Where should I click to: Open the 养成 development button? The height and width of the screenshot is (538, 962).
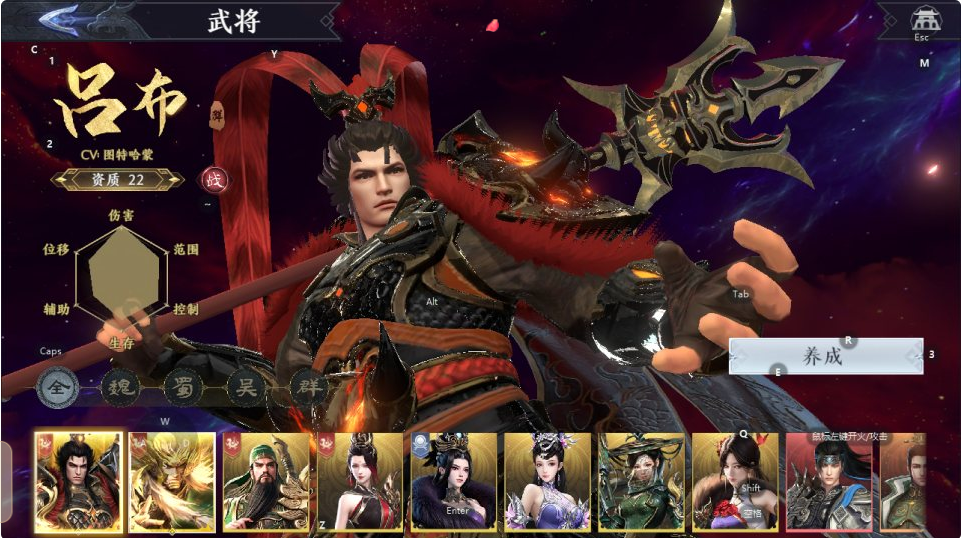825,357
